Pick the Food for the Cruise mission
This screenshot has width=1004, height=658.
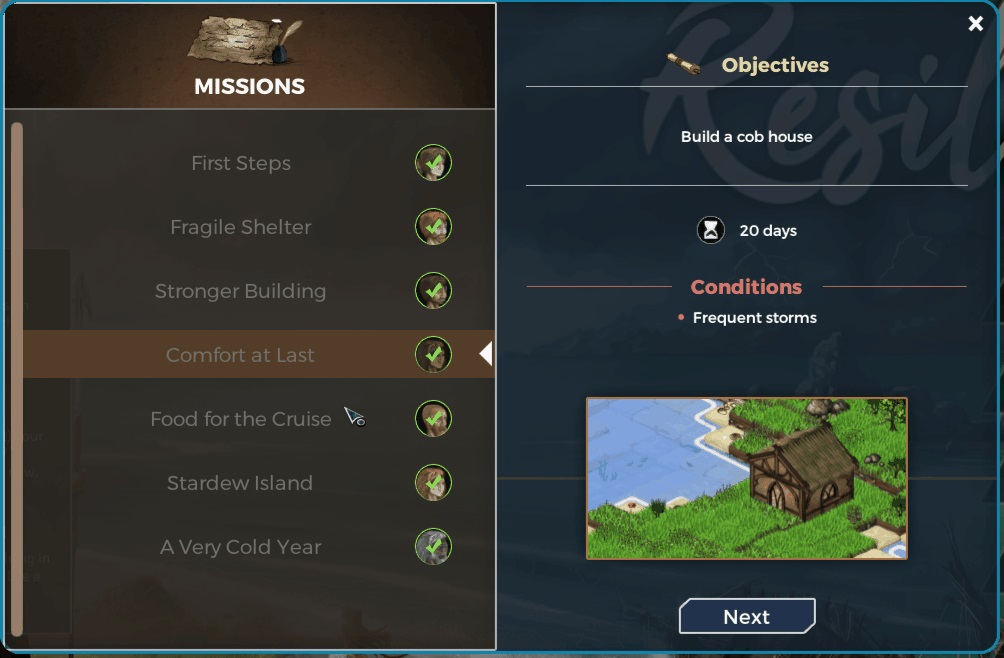point(241,419)
